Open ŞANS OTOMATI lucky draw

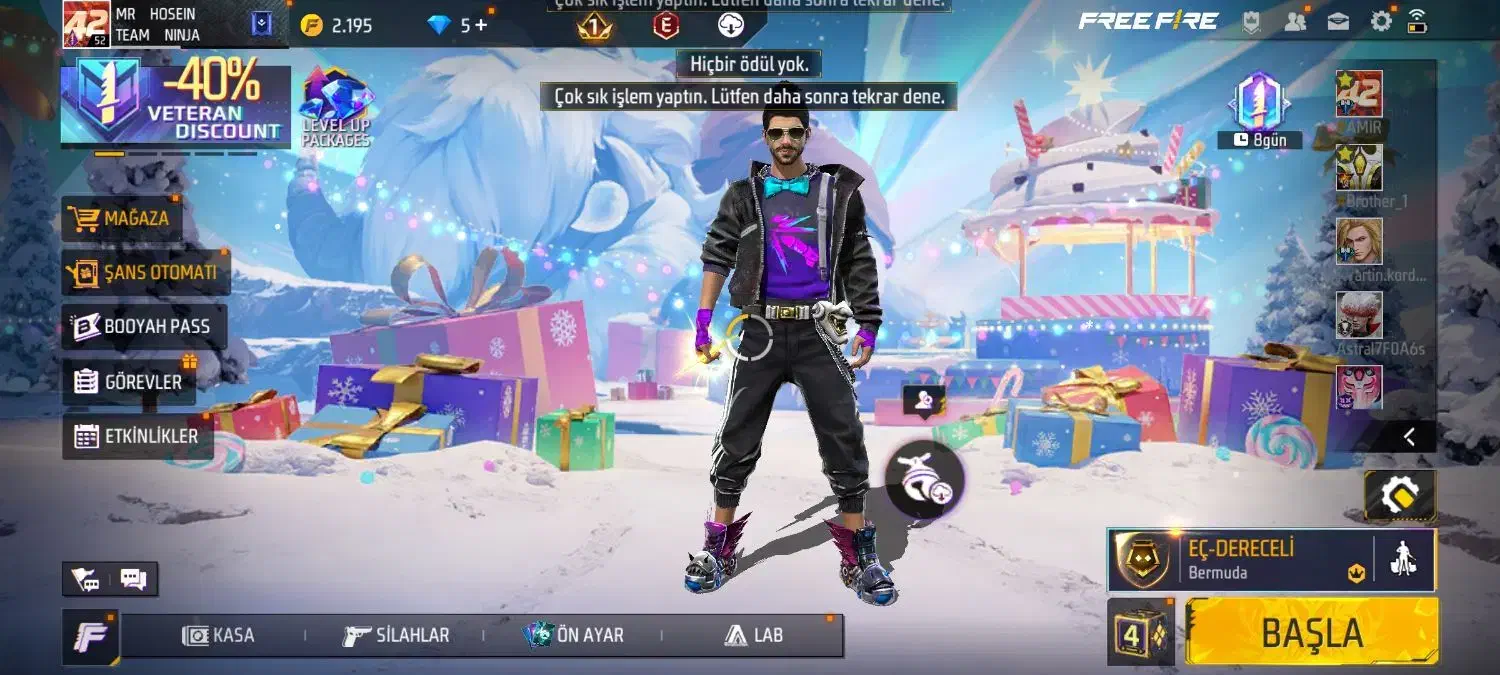[146, 272]
